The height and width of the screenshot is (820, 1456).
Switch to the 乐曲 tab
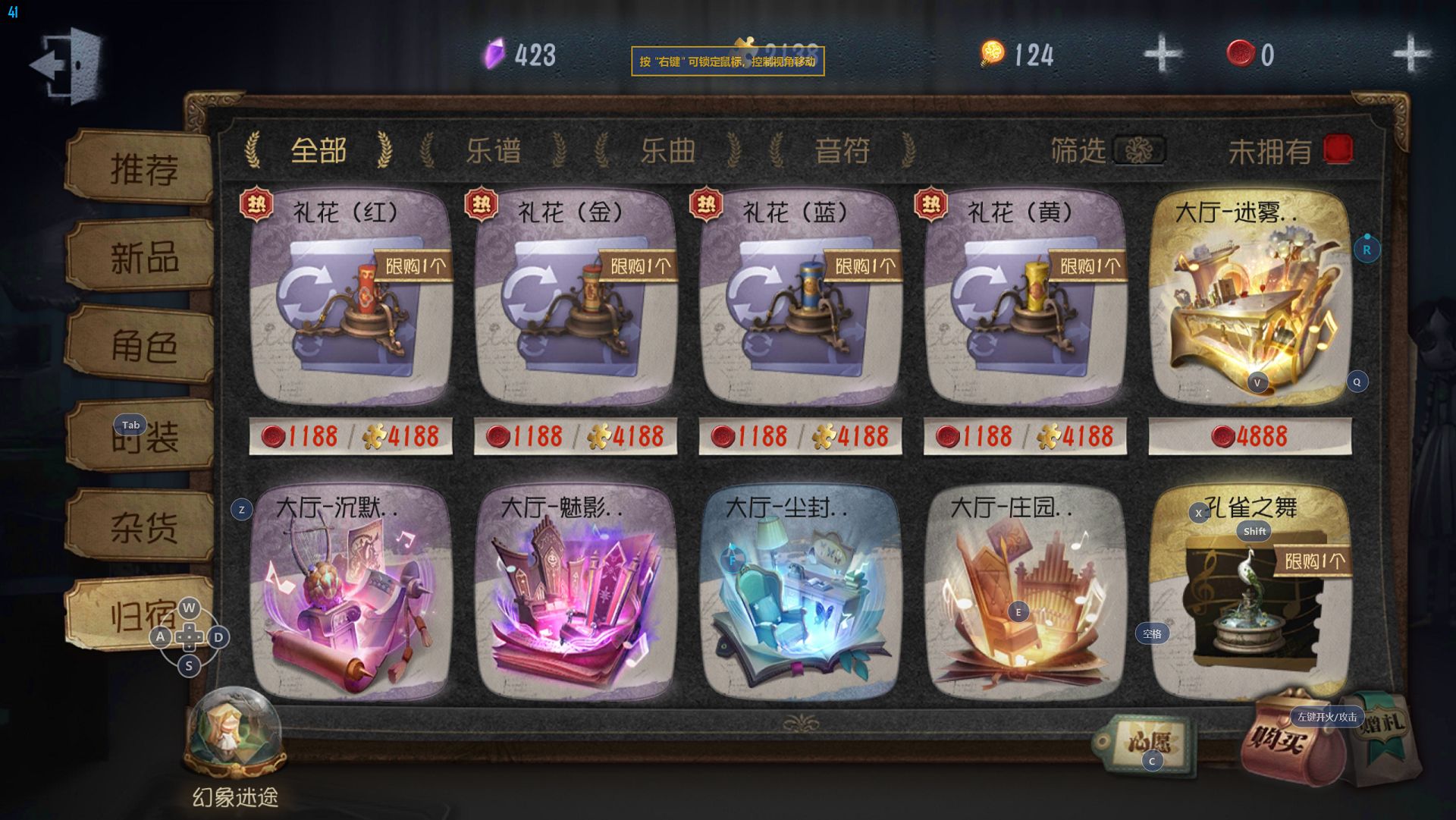667,150
